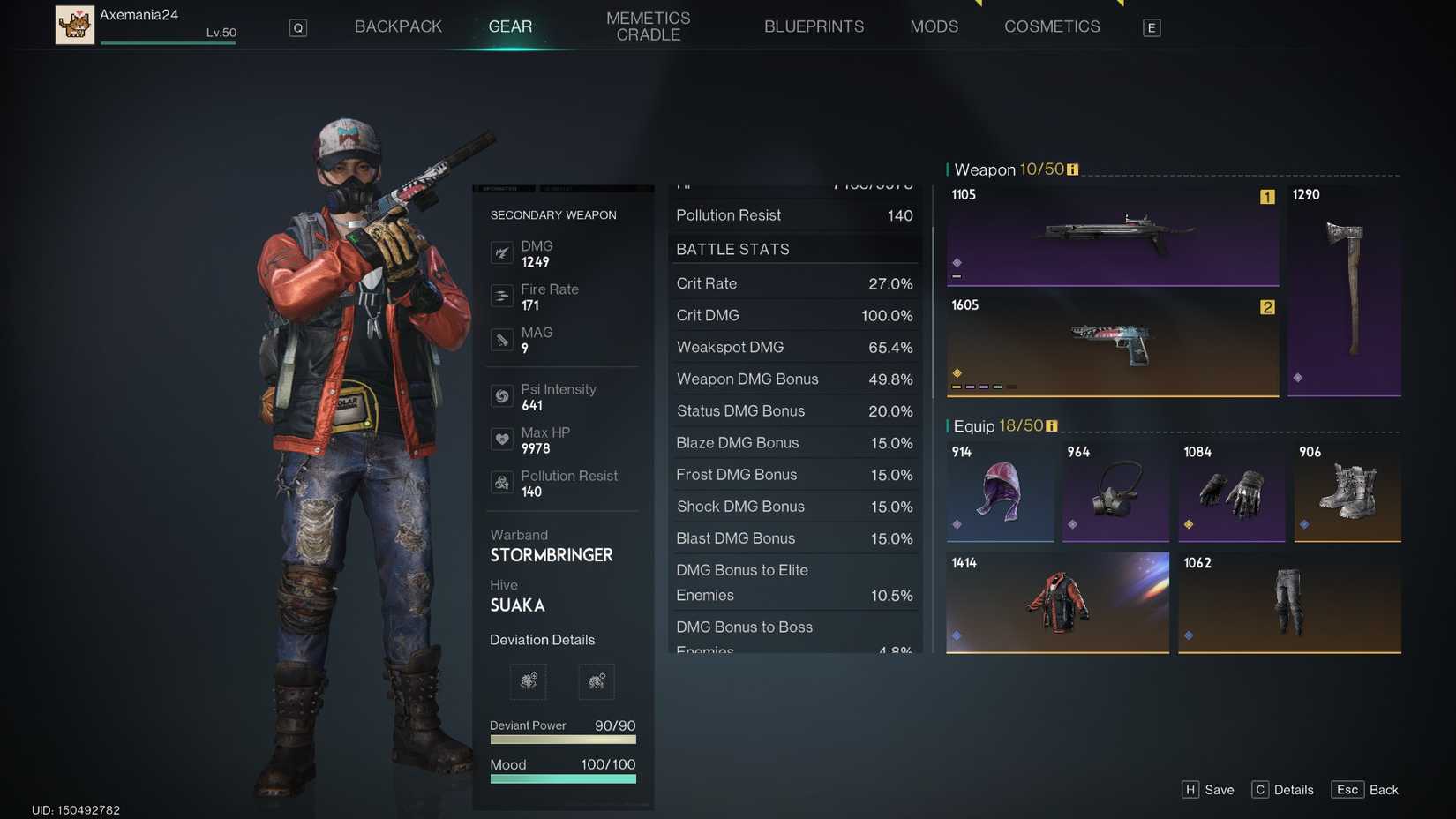Viewport: 1456px width, 819px height.
Task: Select the red jacket gear piece
Action: pos(1056,603)
